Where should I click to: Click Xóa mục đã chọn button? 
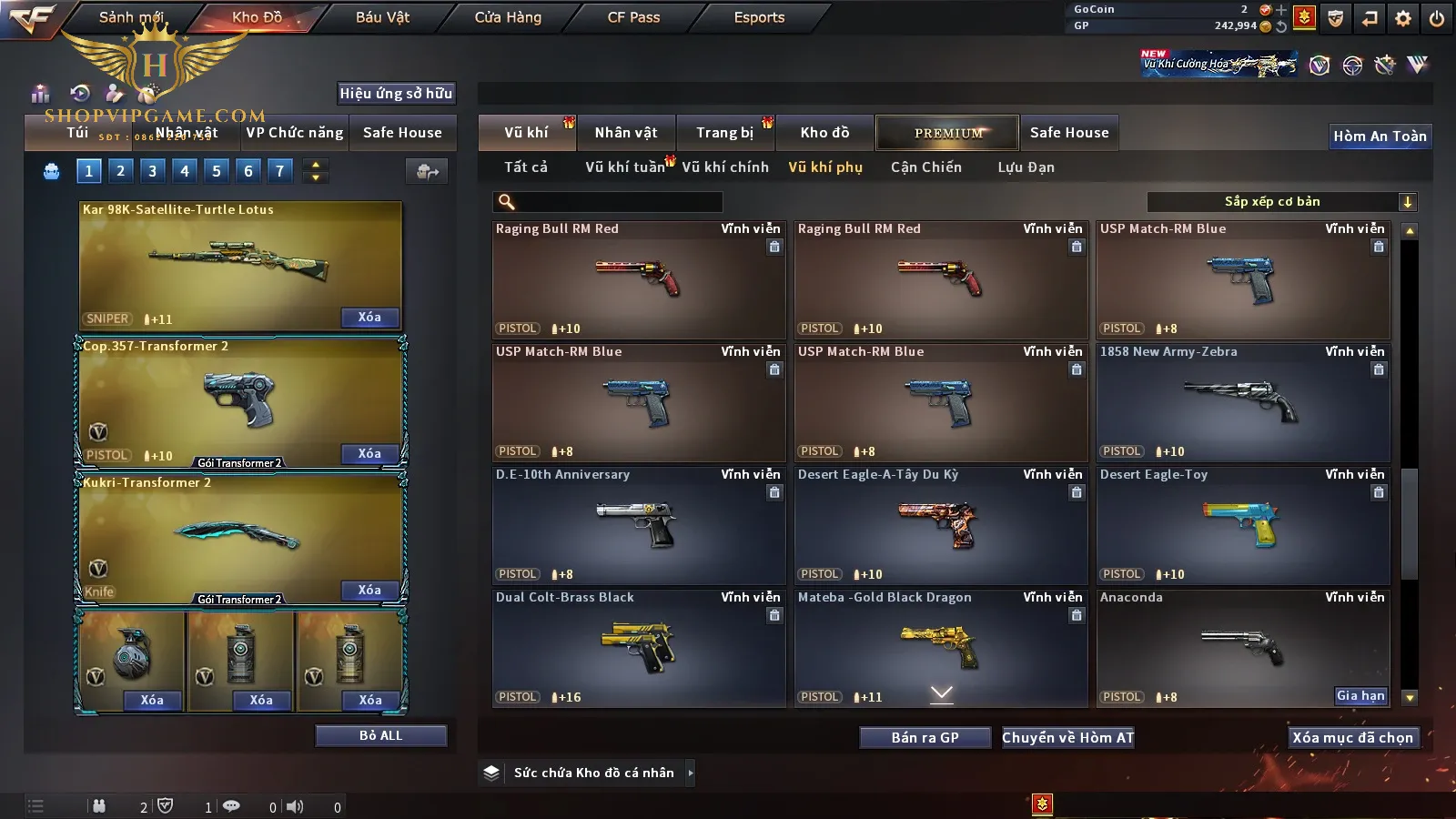pos(1352,738)
